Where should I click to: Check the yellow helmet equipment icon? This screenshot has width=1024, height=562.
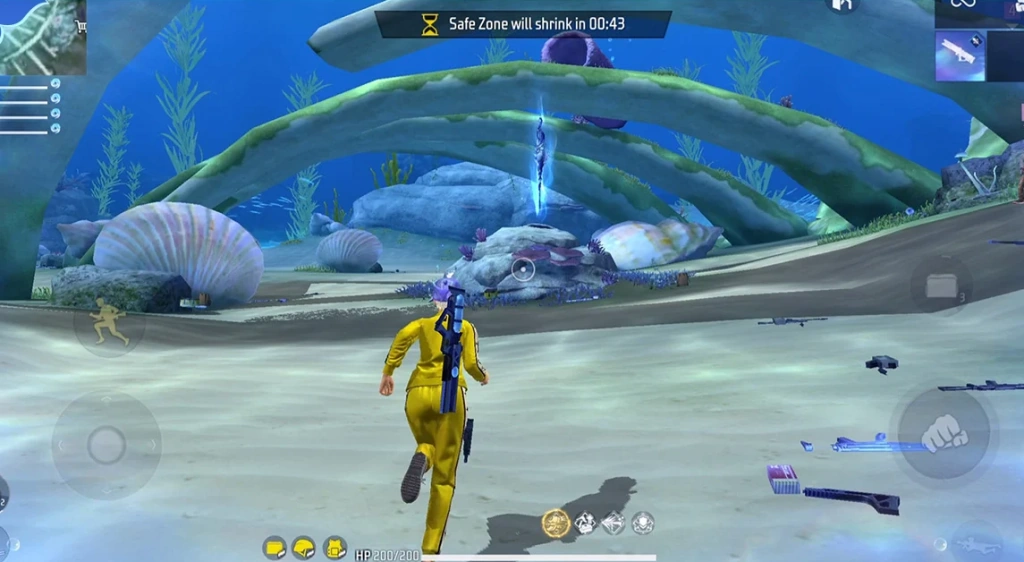(x=304, y=547)
